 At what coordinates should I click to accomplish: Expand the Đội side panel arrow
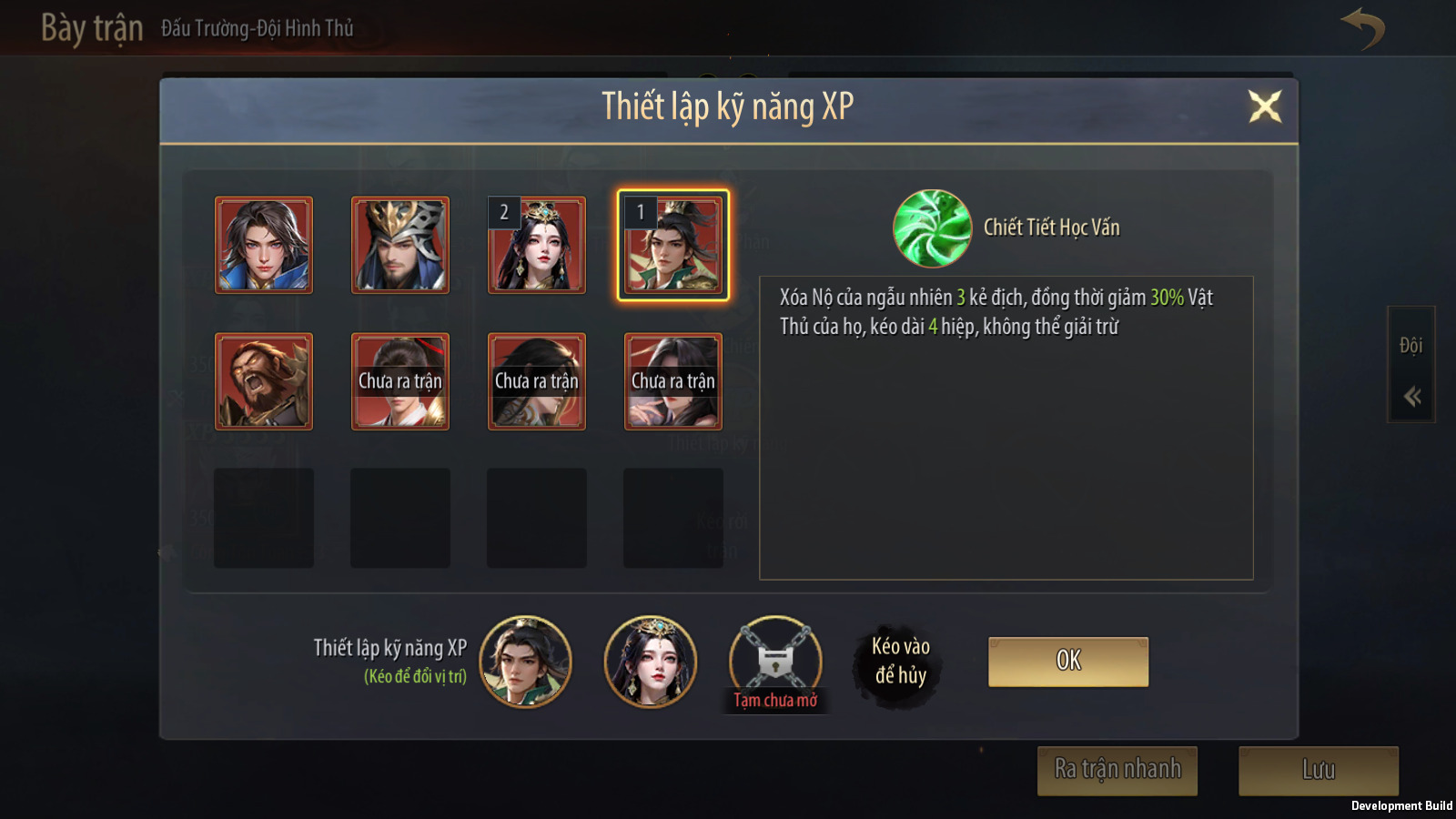tap(1411, 396)
